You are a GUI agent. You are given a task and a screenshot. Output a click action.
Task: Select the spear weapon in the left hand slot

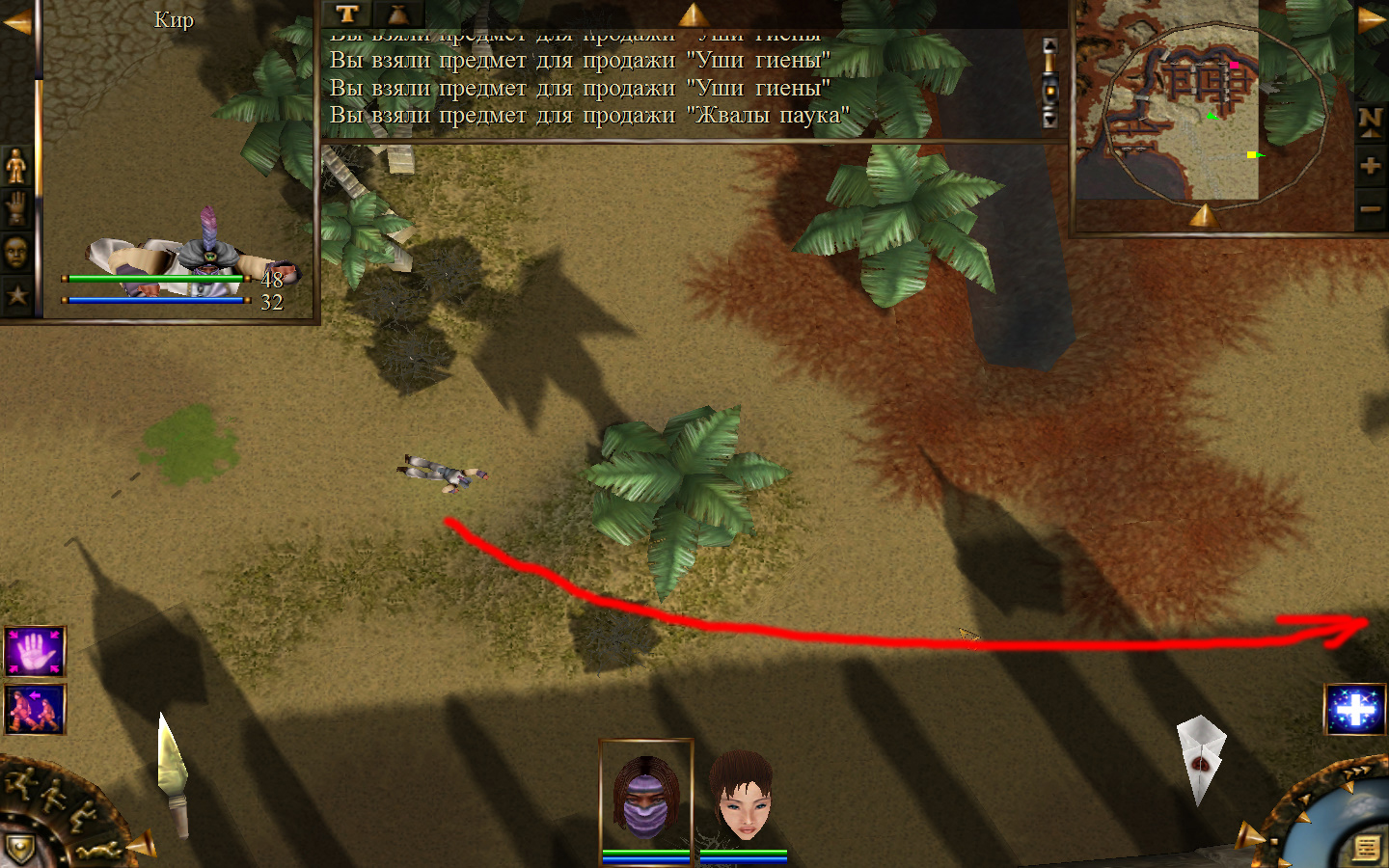point(172,773)
